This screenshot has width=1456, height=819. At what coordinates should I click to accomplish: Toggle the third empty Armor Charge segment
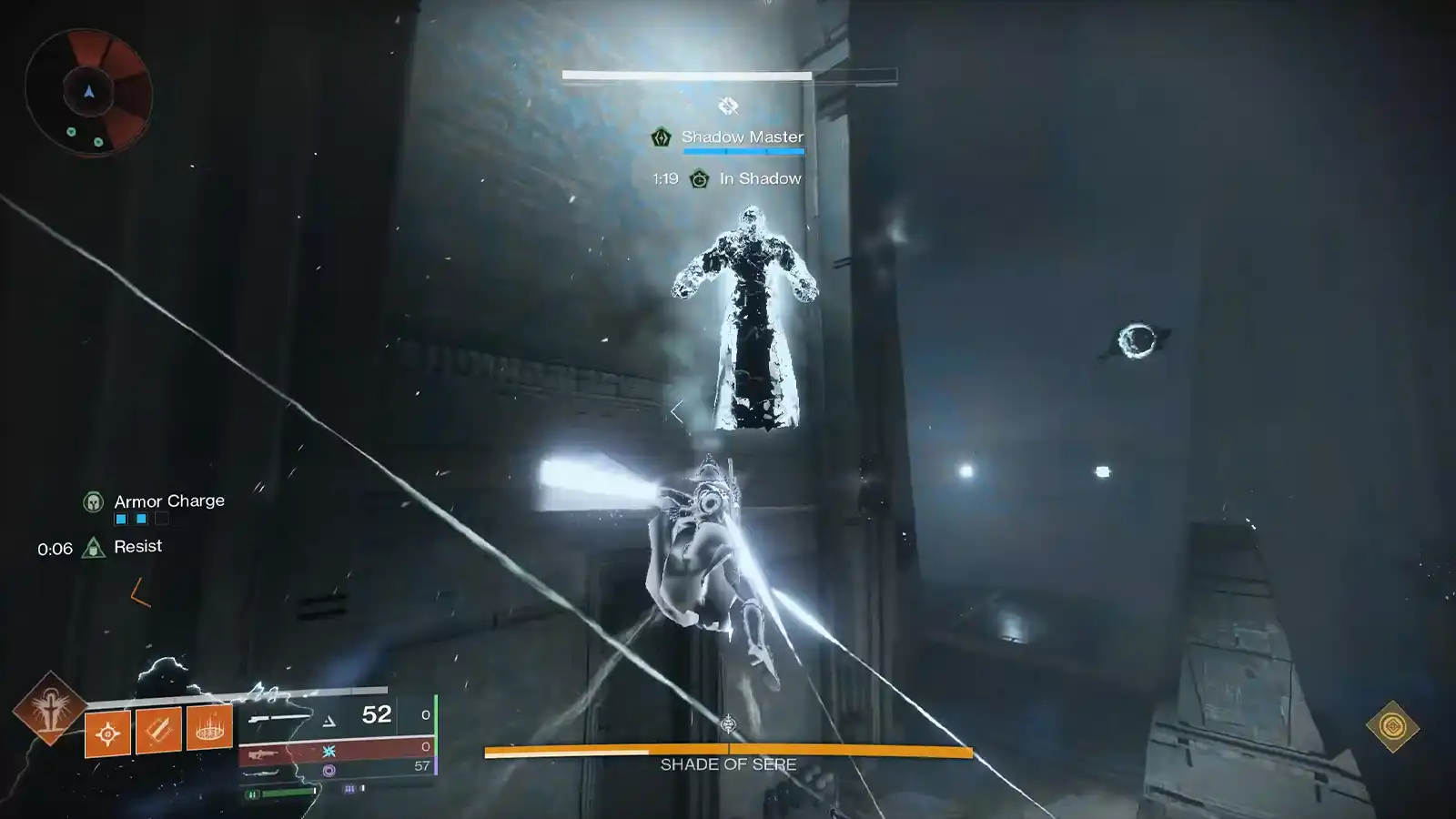point(162,518)
